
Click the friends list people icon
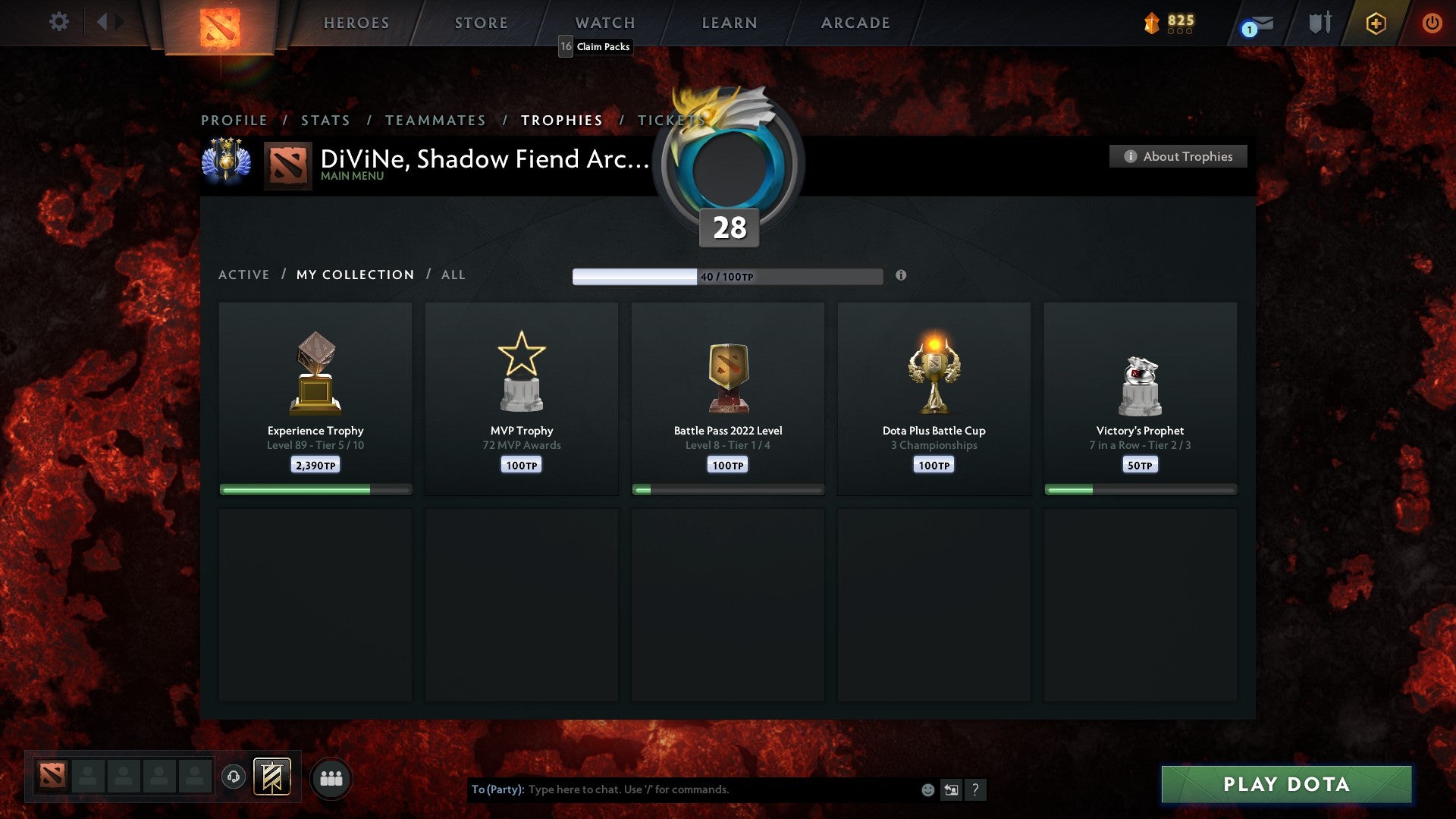(x=331, y=777)
